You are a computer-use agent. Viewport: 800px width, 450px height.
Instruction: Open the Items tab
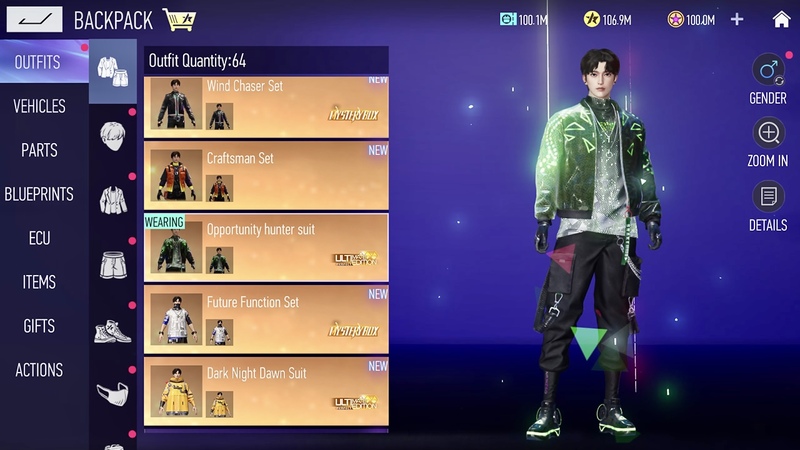point(39,282)
